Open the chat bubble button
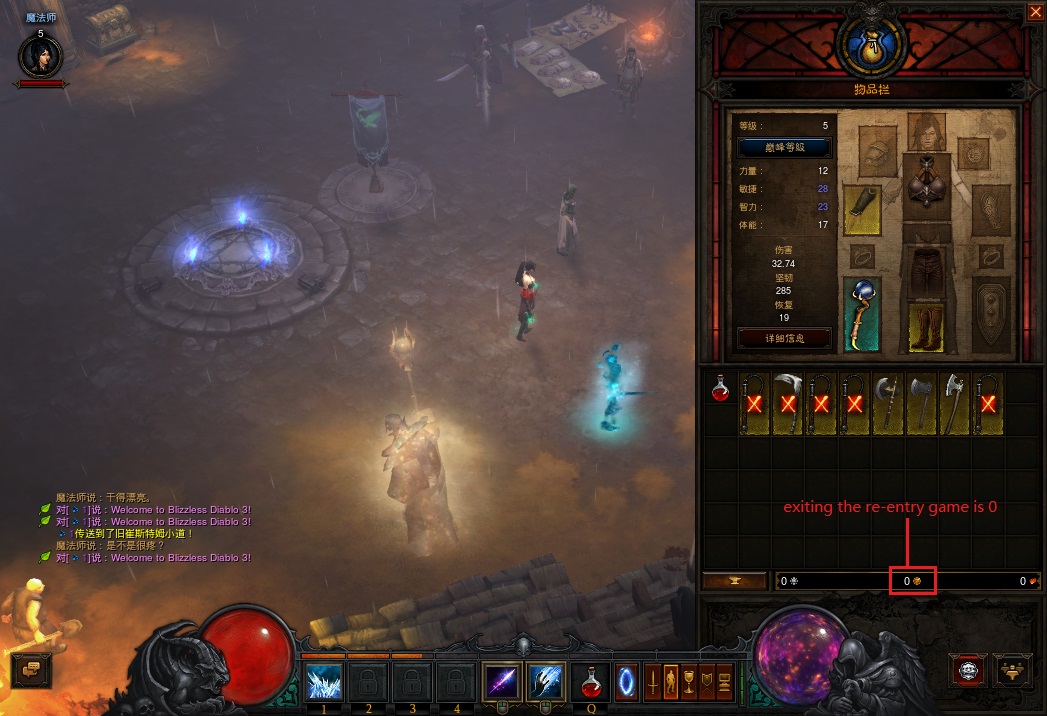Viewport: 1047px width, 716px height. tap(31, 668)
